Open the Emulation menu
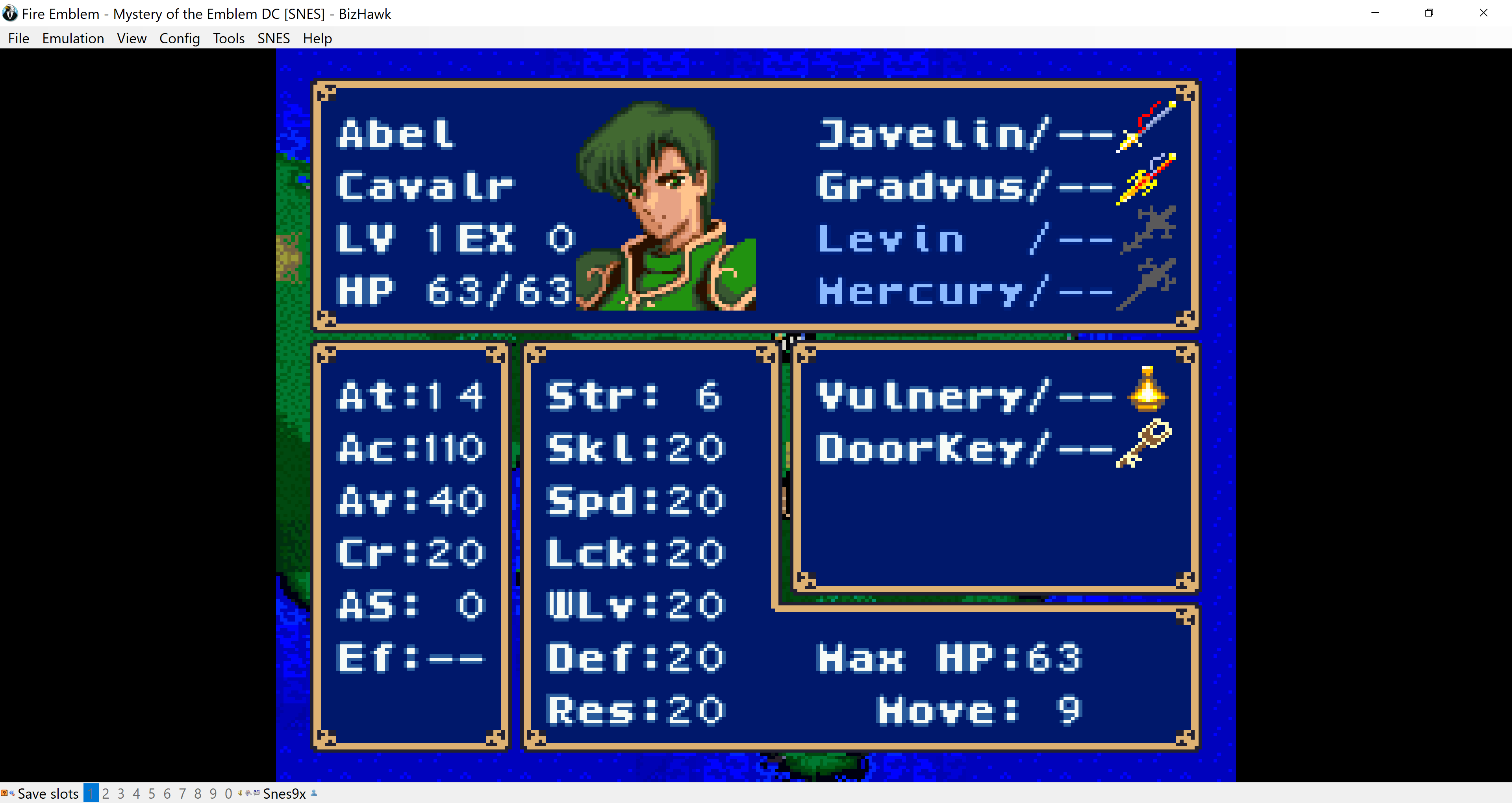This screenshot has height=803, width=1512. 73,38
